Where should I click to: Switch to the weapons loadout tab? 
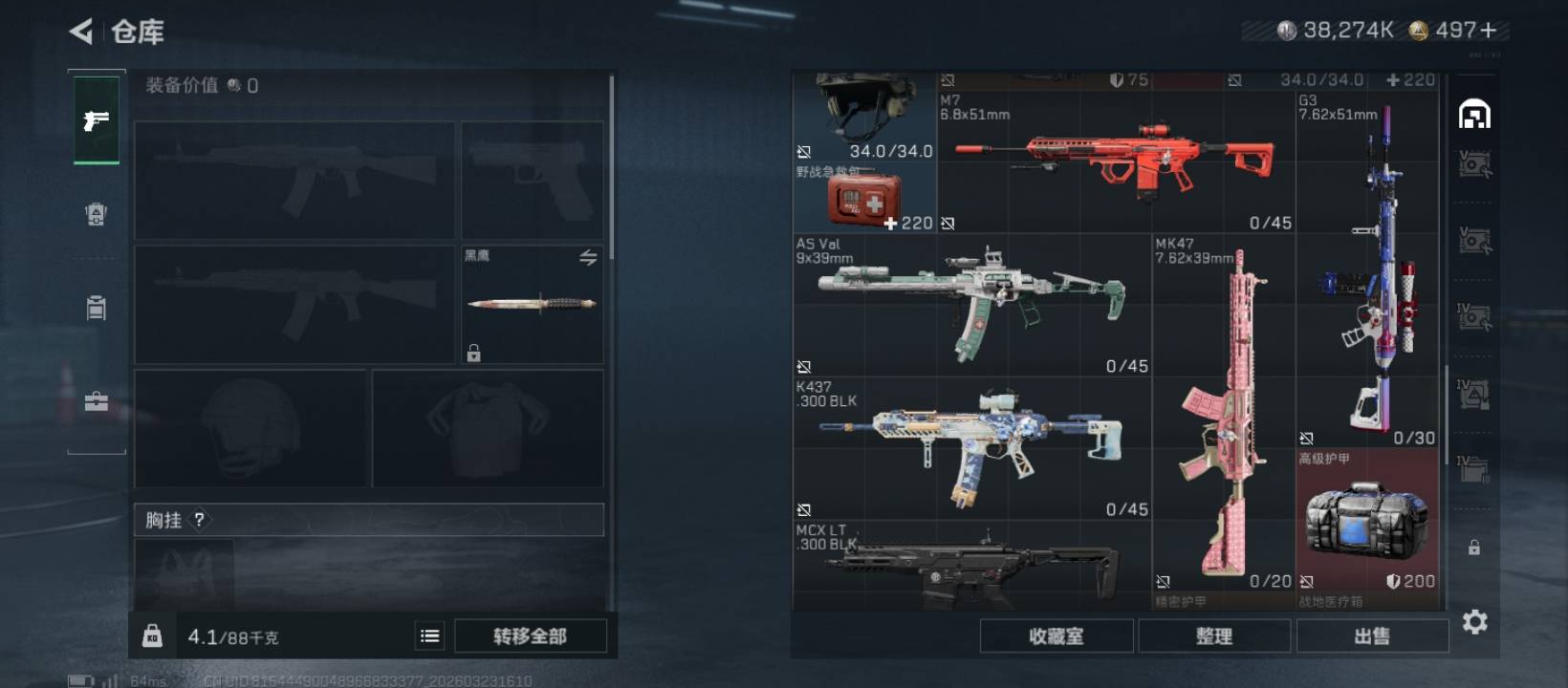97,120
